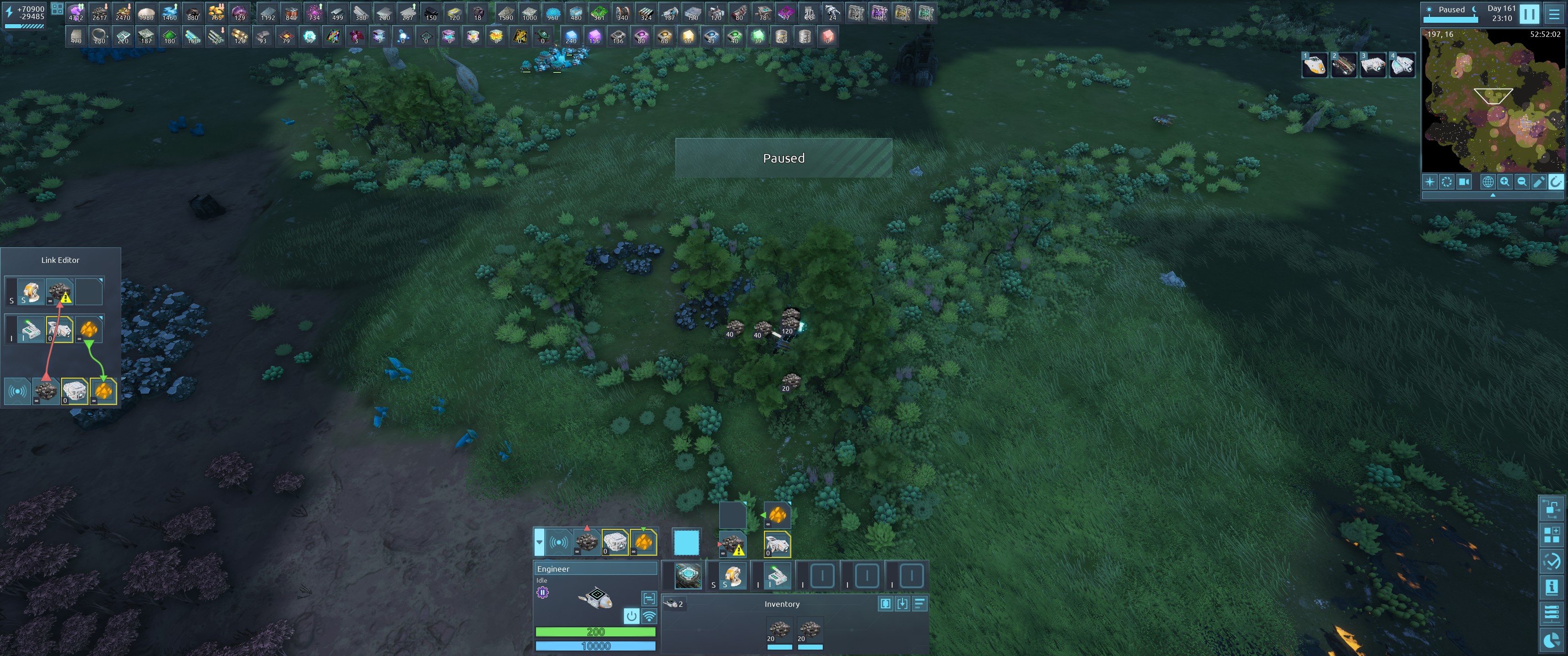This screenshot has width=1568, height=656.
Task: Zoom in on the minimap
Action: coord(1505,182)
